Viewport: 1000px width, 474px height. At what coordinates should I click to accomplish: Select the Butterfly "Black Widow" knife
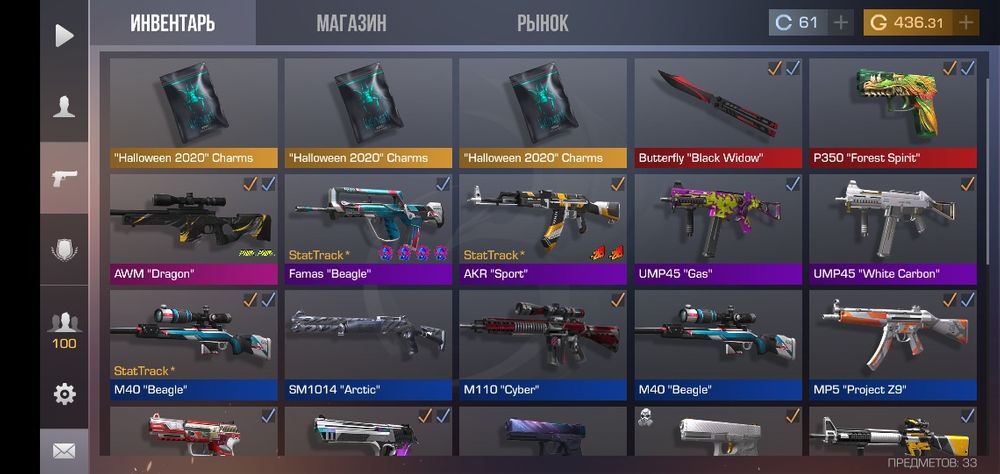[x=718, y=112]
